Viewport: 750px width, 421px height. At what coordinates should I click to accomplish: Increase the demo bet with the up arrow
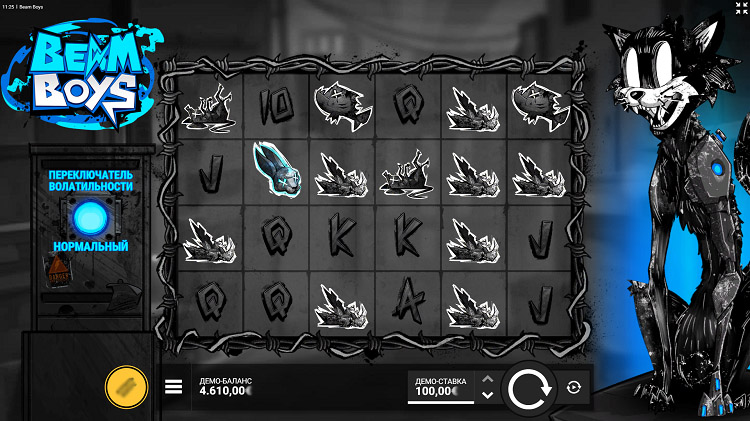click(487, 379)
